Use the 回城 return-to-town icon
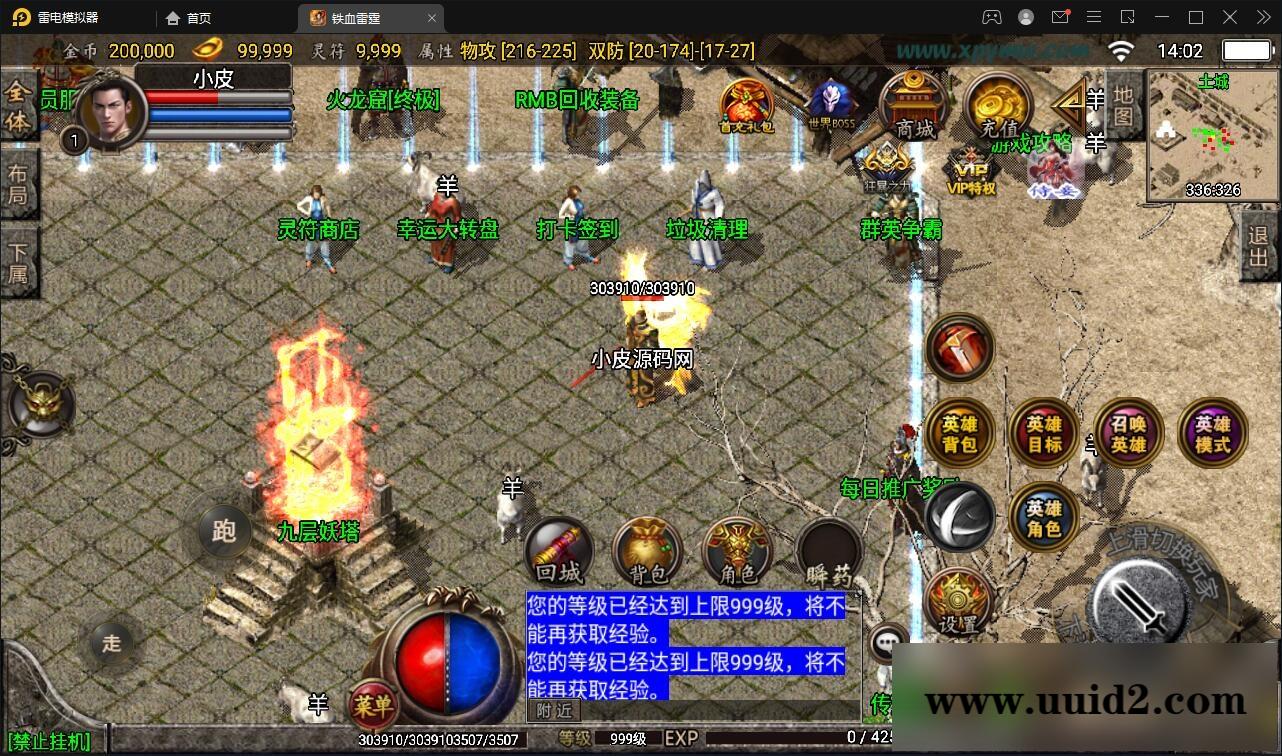Viewport: 1282px width, 756px height. [x=557, y=551]
